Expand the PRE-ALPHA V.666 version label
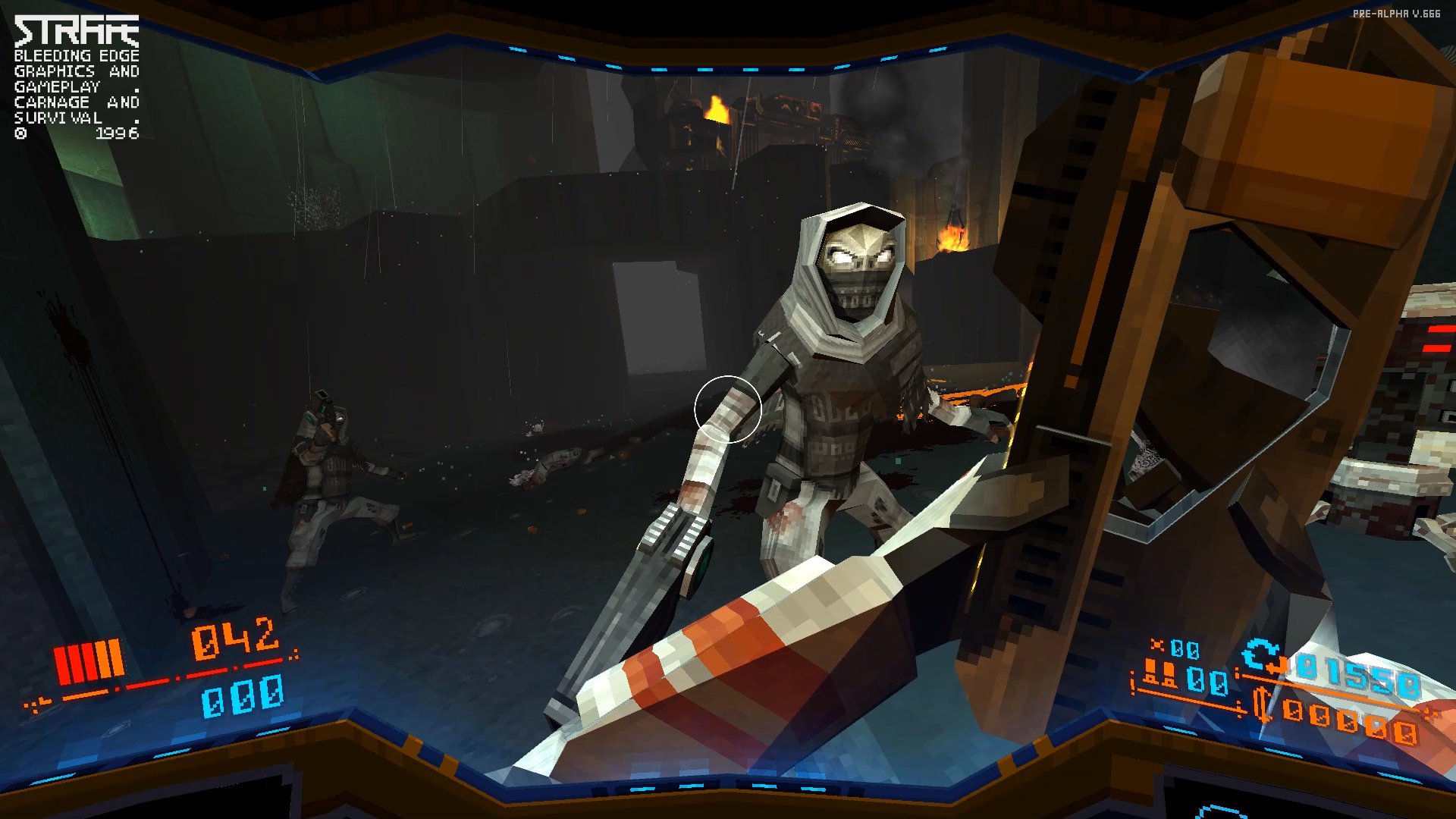 (1396, 12)
